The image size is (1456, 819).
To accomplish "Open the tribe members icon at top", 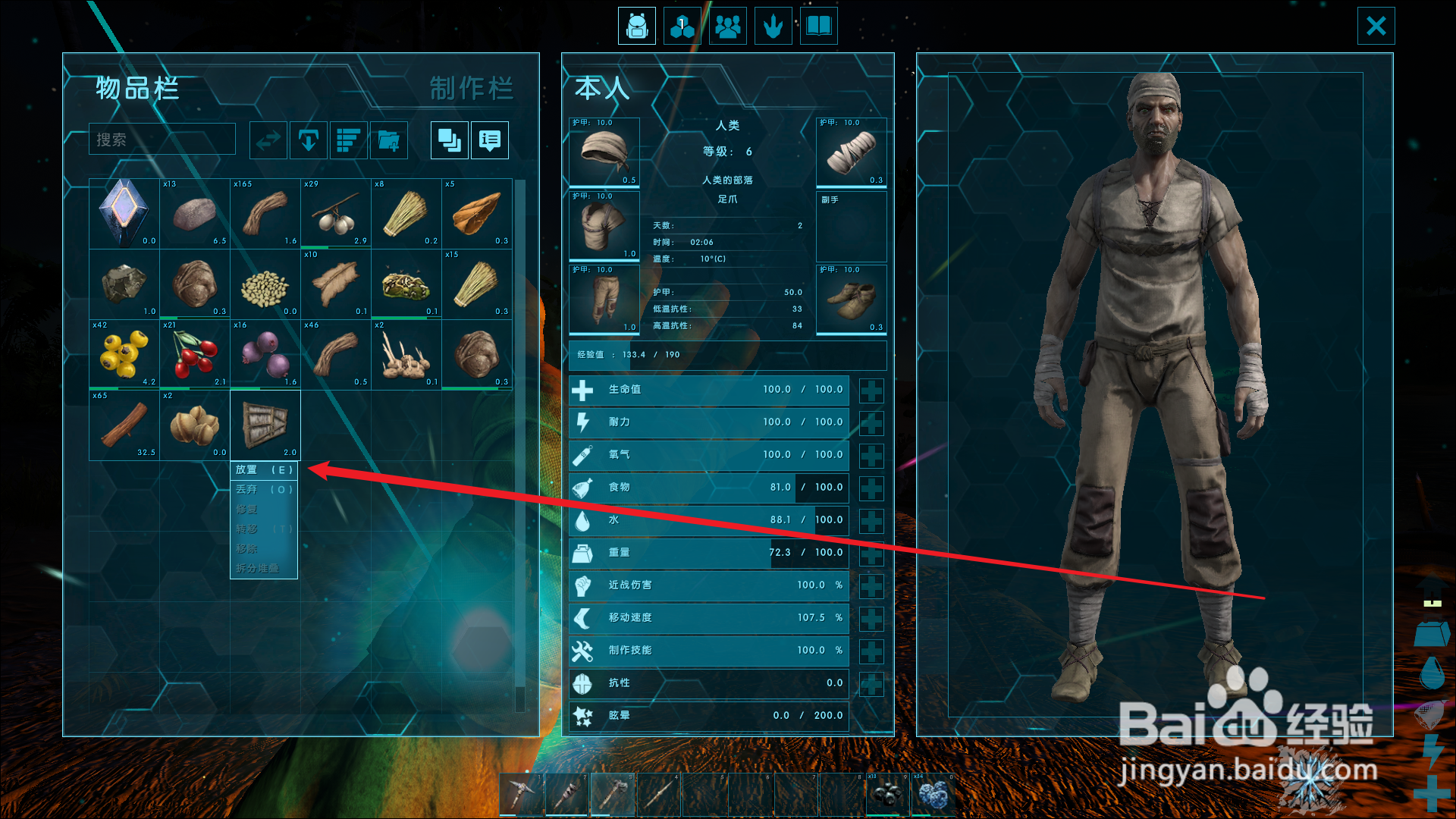I will tap(728, 27).
